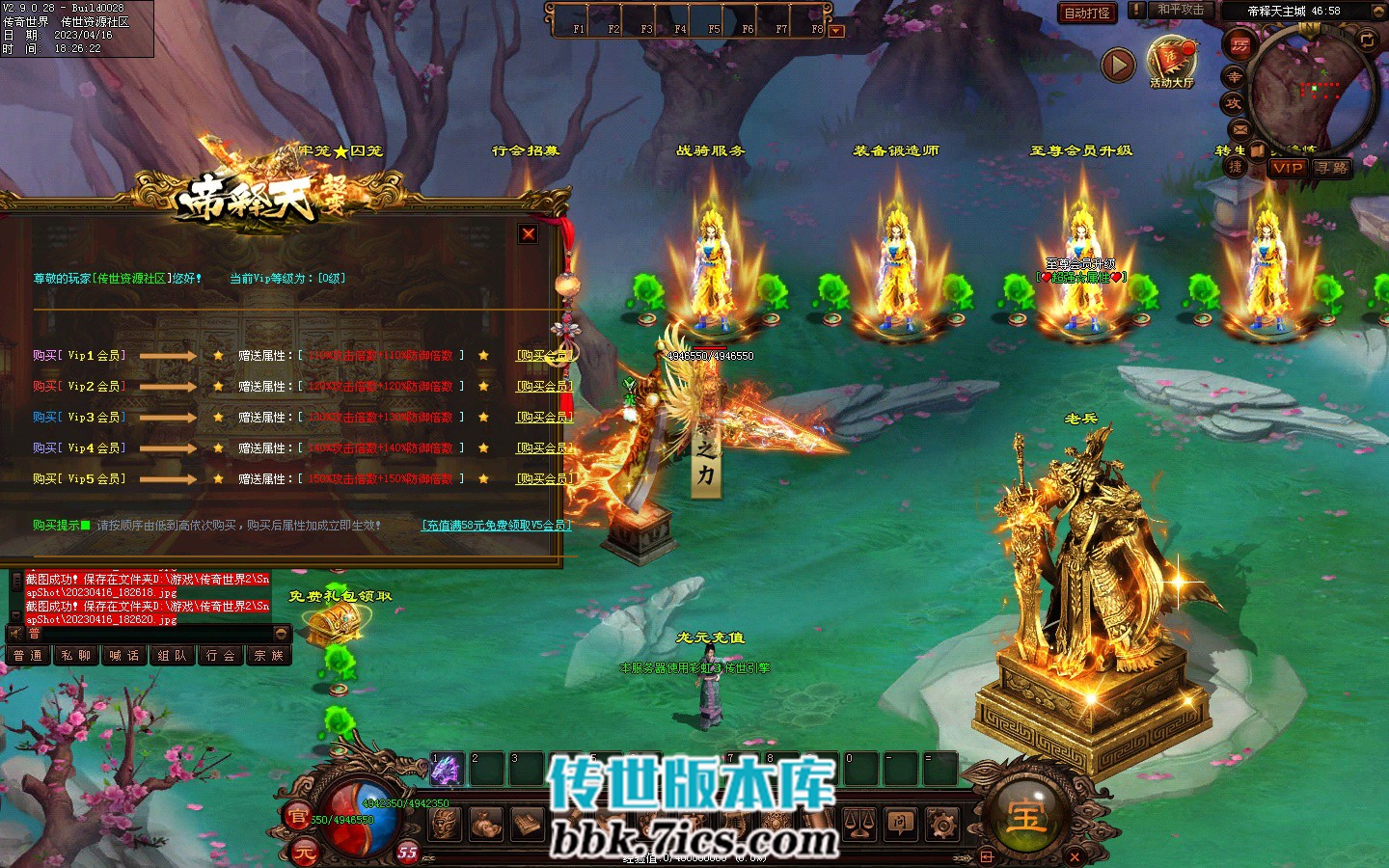
Task: Open the gear settings icon
Action: click(942, 824)
